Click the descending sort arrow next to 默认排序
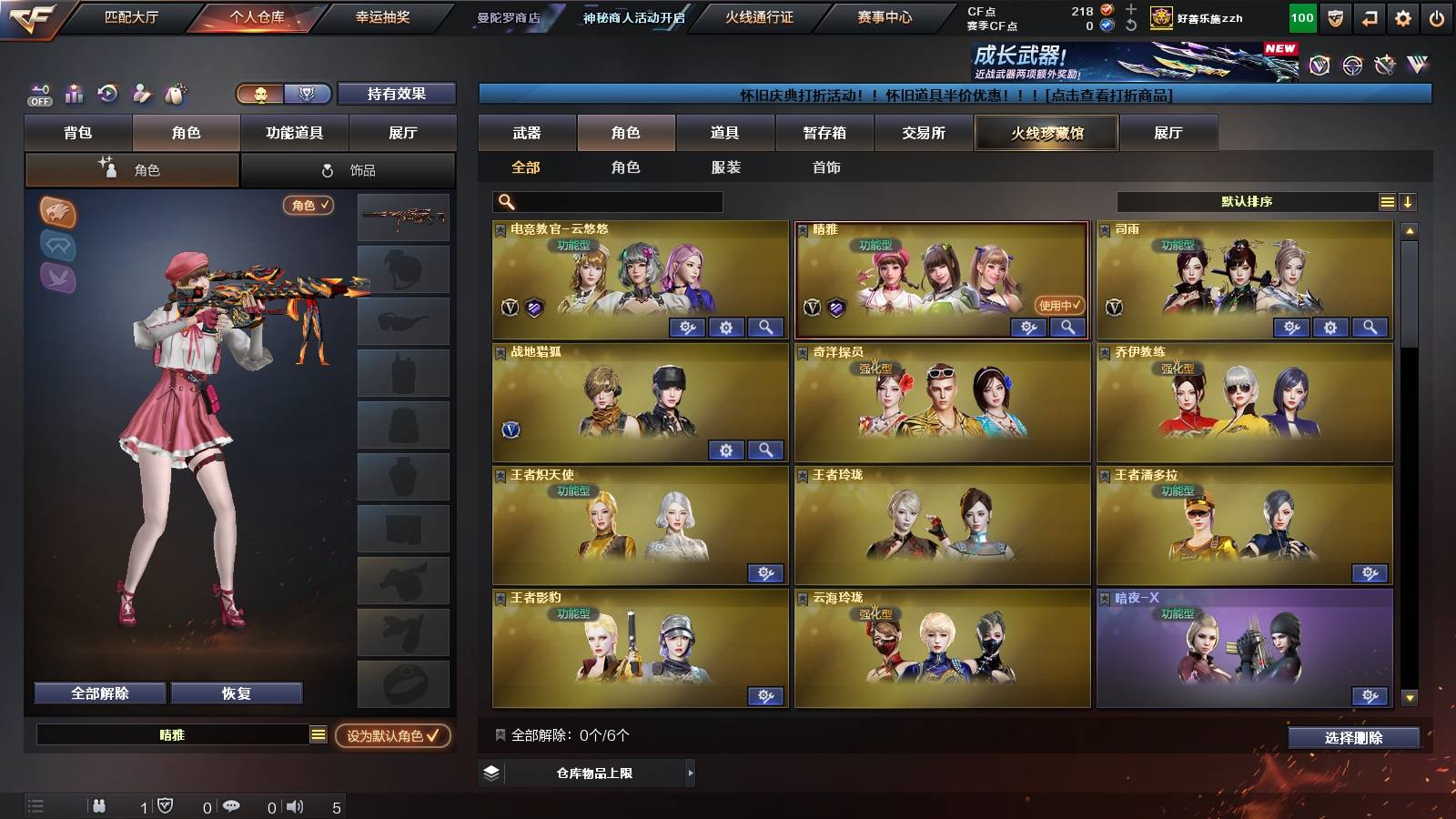Screen dimensions: 1456x819 click(x=1407, y=201)
